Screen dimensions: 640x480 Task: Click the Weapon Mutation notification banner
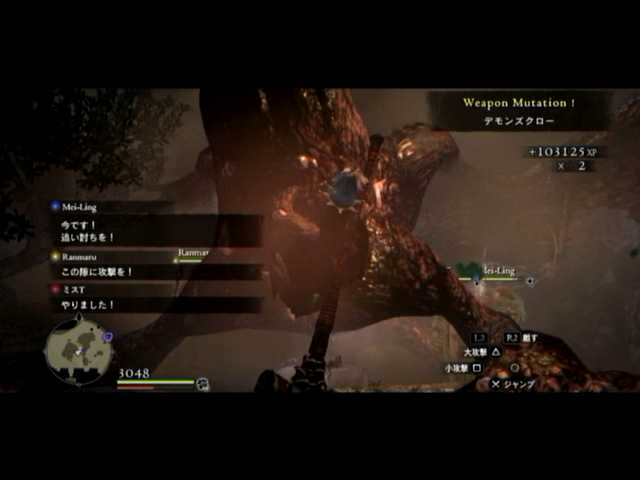pos(518,110)
